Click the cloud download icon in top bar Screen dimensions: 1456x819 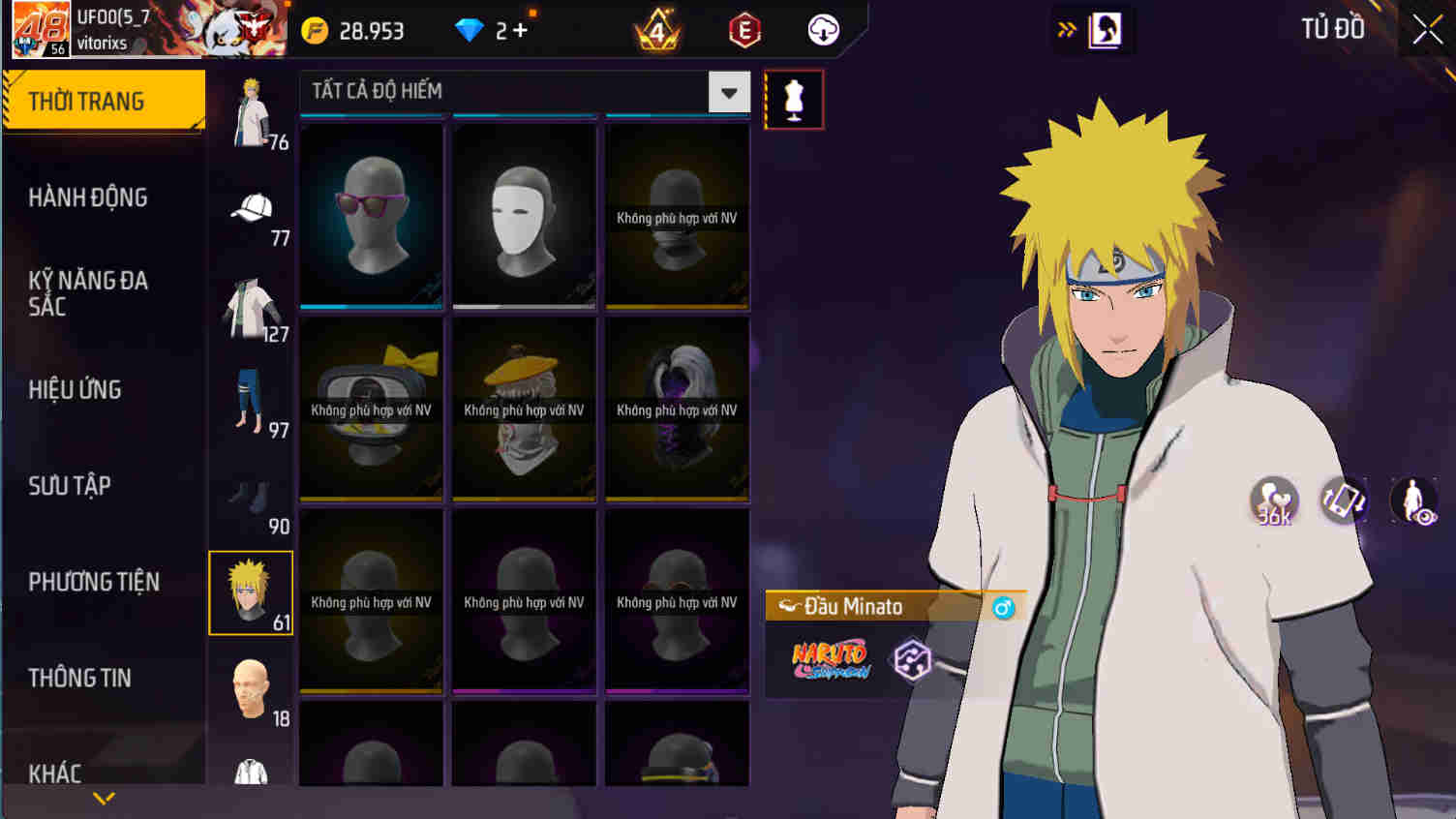822,29
